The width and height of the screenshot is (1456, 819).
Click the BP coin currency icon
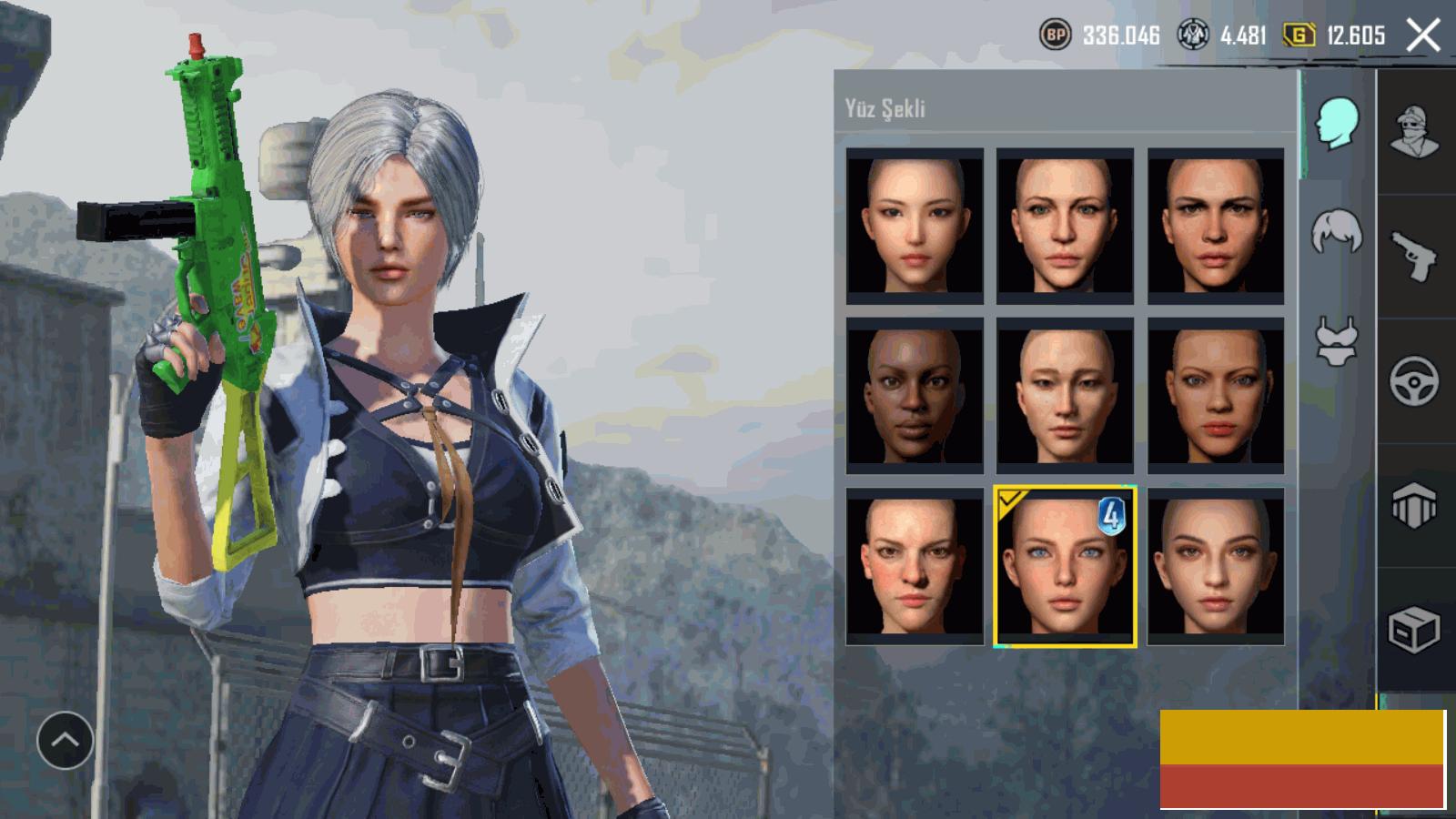pyautogui.click(x=1056, y=35)
